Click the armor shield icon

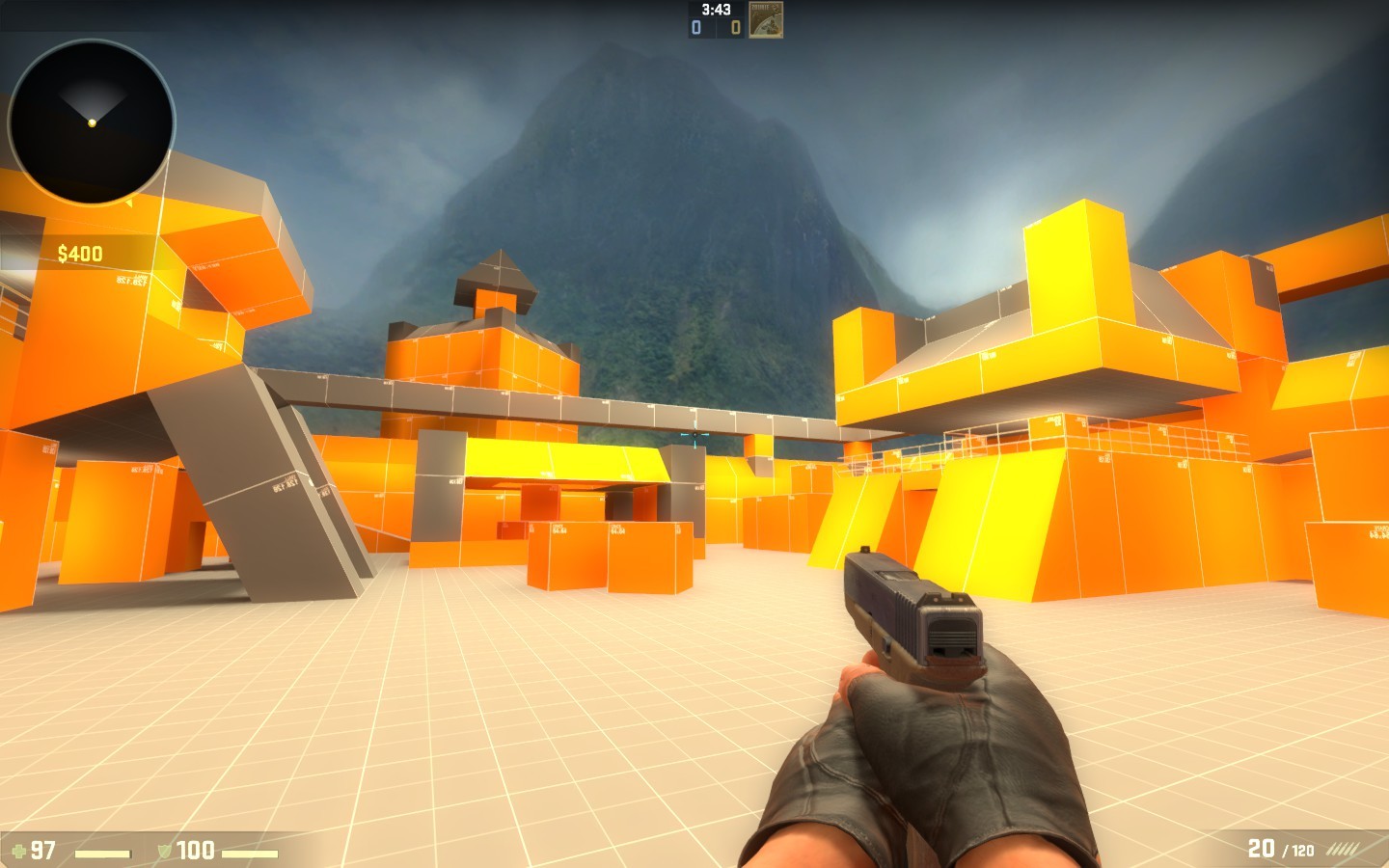[166, 851]
